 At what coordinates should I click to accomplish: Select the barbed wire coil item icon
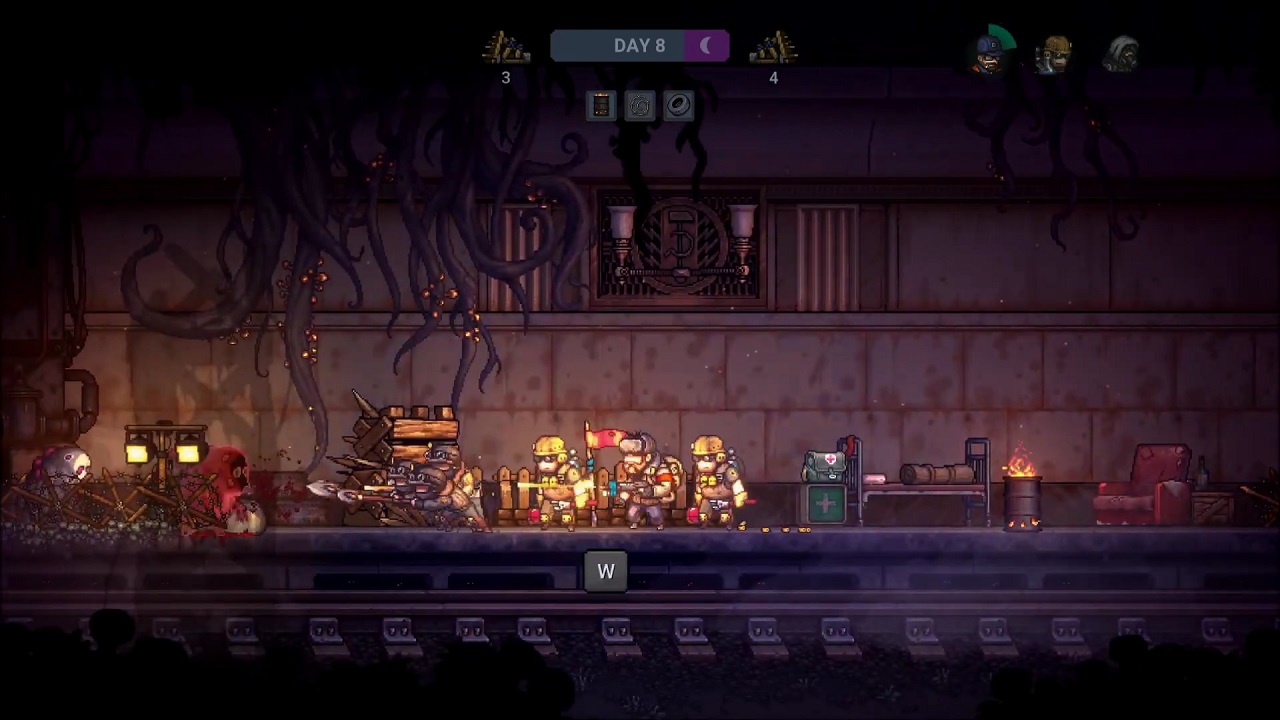(x=640, y=106)
